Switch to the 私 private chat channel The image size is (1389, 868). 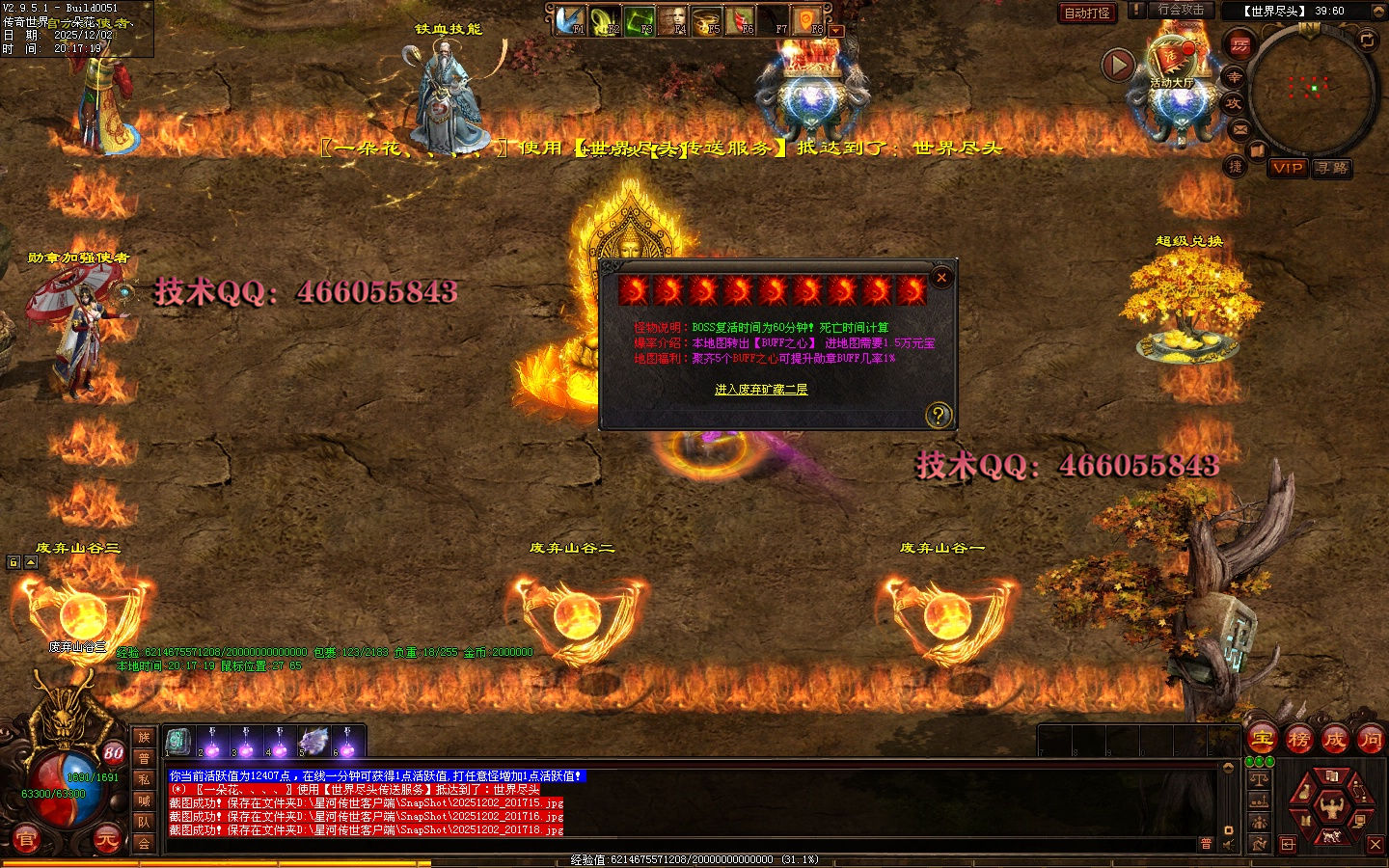click(x=144, y=779)
